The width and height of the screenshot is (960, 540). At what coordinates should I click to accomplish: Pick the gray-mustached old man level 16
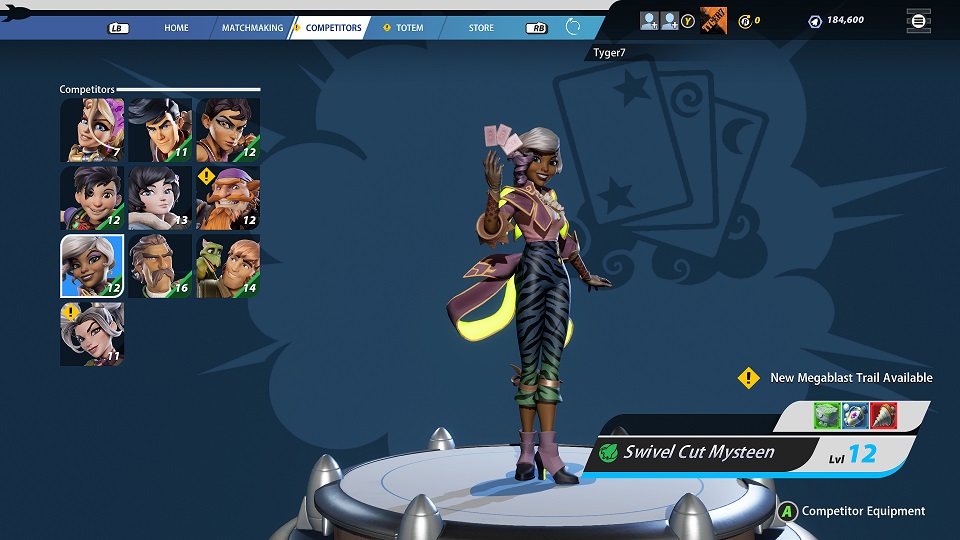(160, 266)
